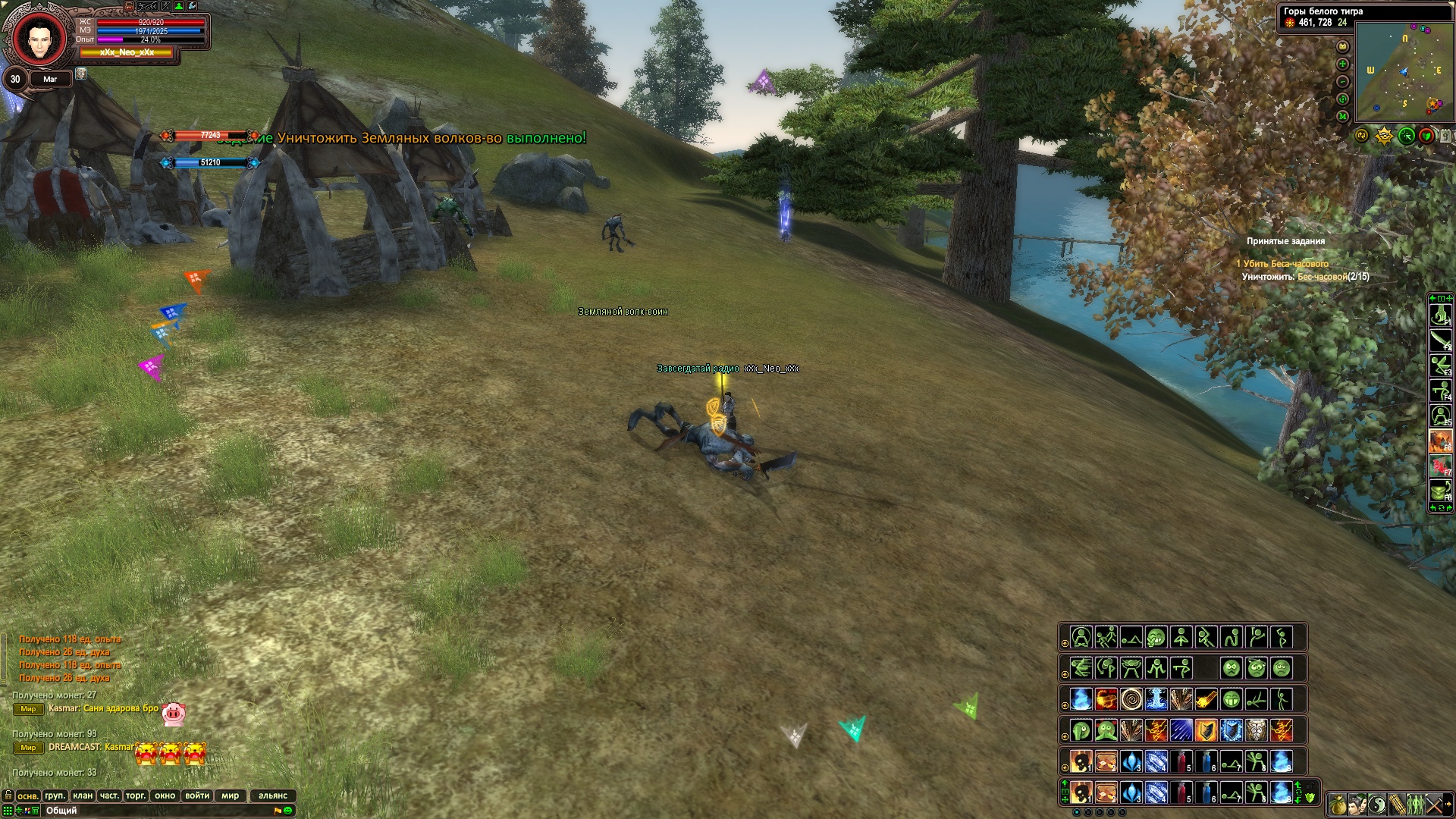Click the Бес-часовой quest tracker link

click(1322, 277)
